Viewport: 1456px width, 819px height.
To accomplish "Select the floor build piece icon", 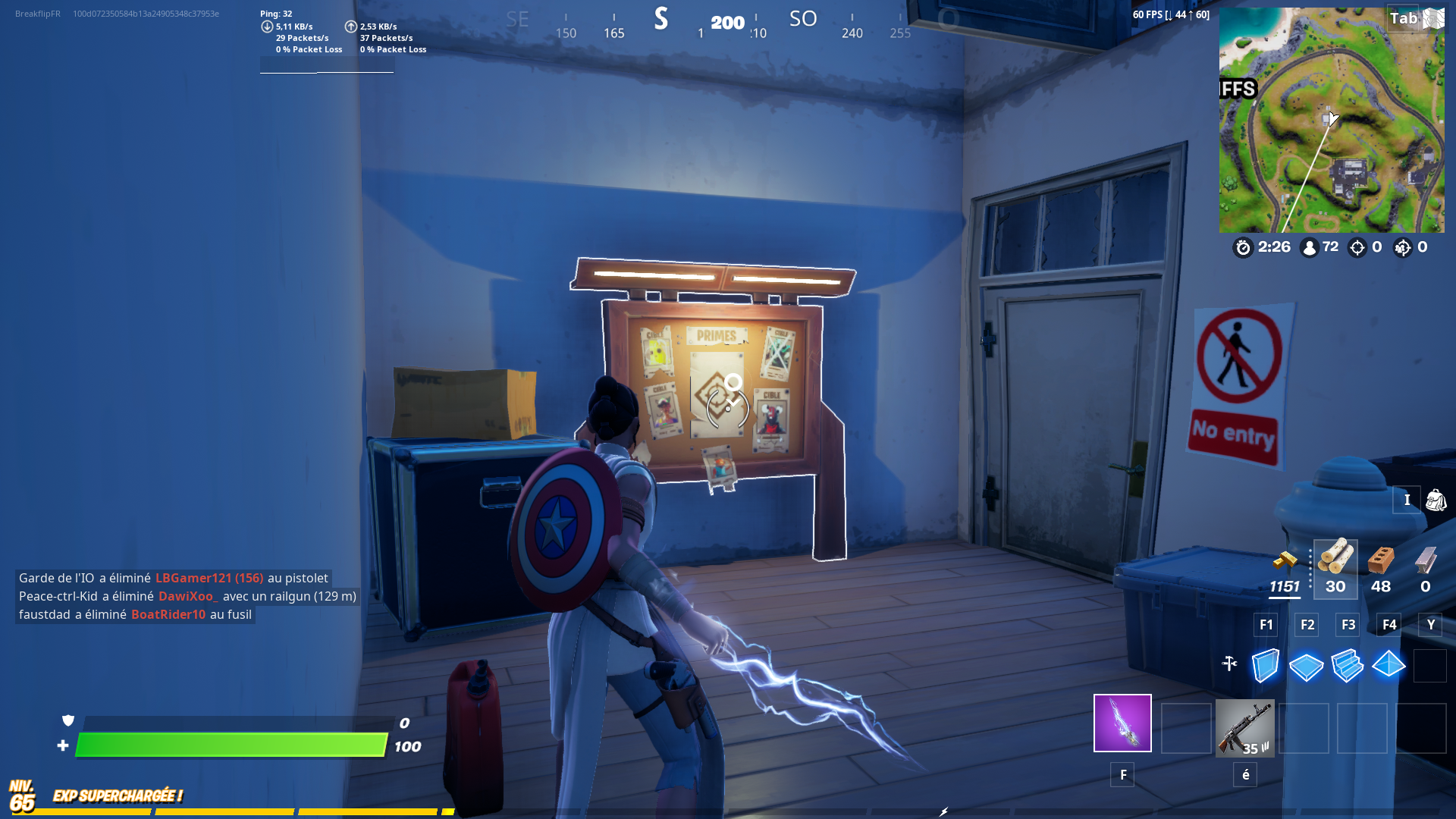I will coord(1306,666).
